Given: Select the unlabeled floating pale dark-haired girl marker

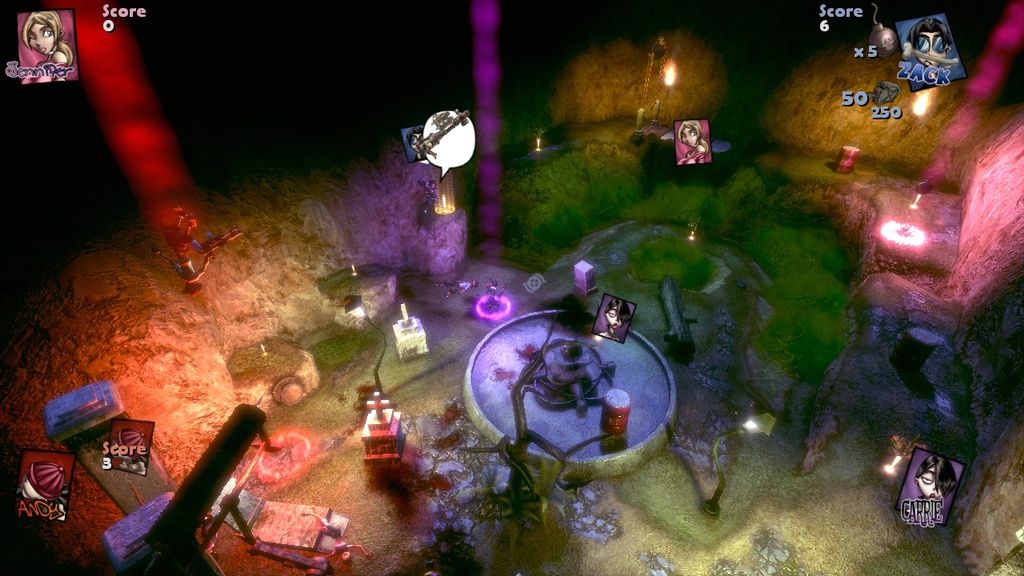Looking at the screenshot, I should pyautogui.click(x=613, y=318).
